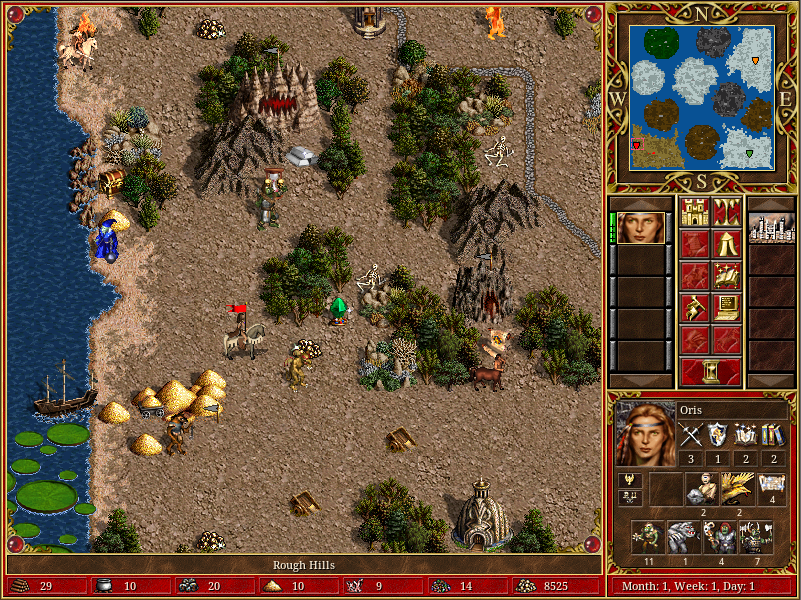Open the Kingdom Overview castle button
801x600 pixels.
point(693,212)
